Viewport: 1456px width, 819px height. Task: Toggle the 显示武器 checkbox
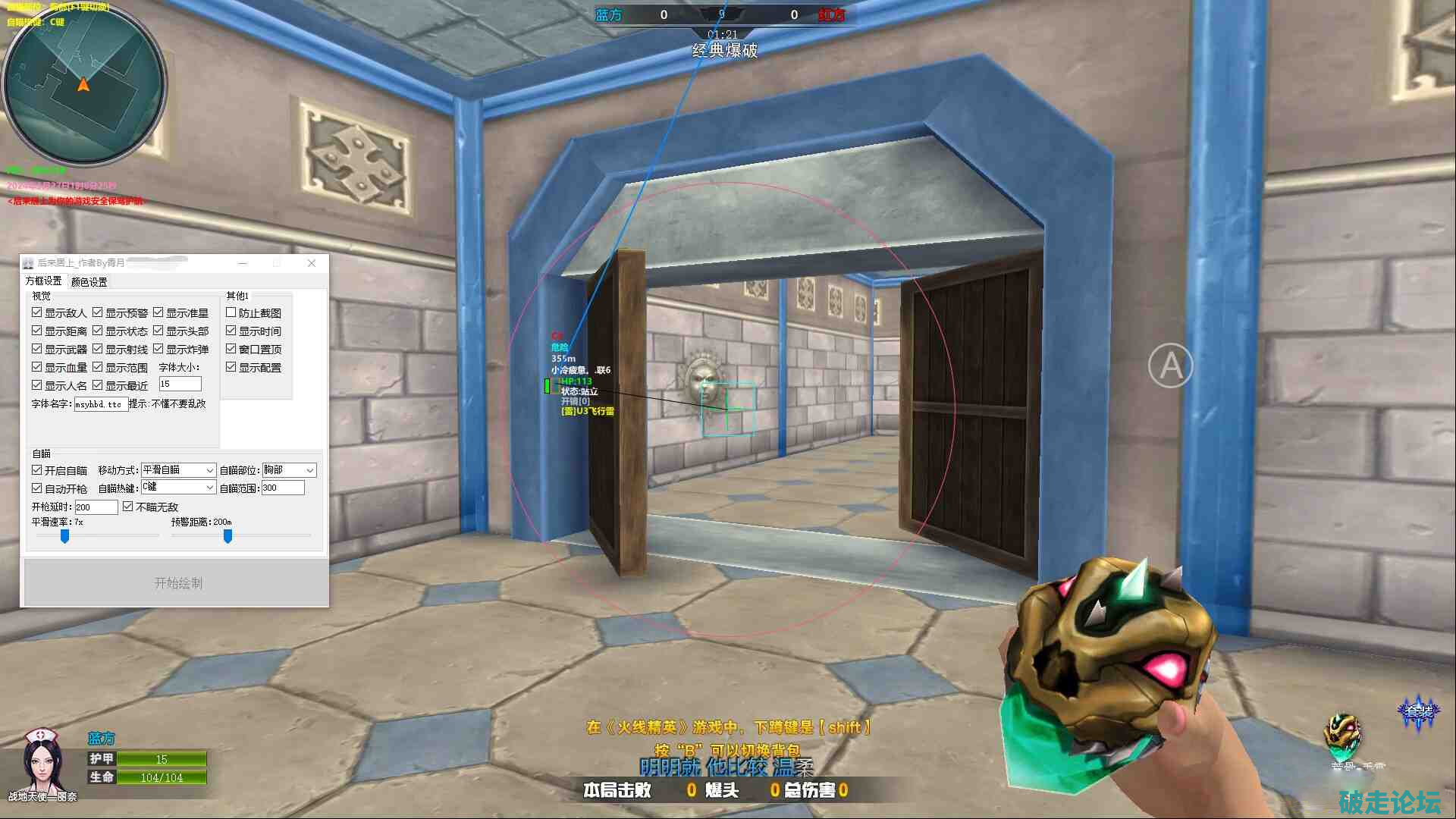(37, 349)
